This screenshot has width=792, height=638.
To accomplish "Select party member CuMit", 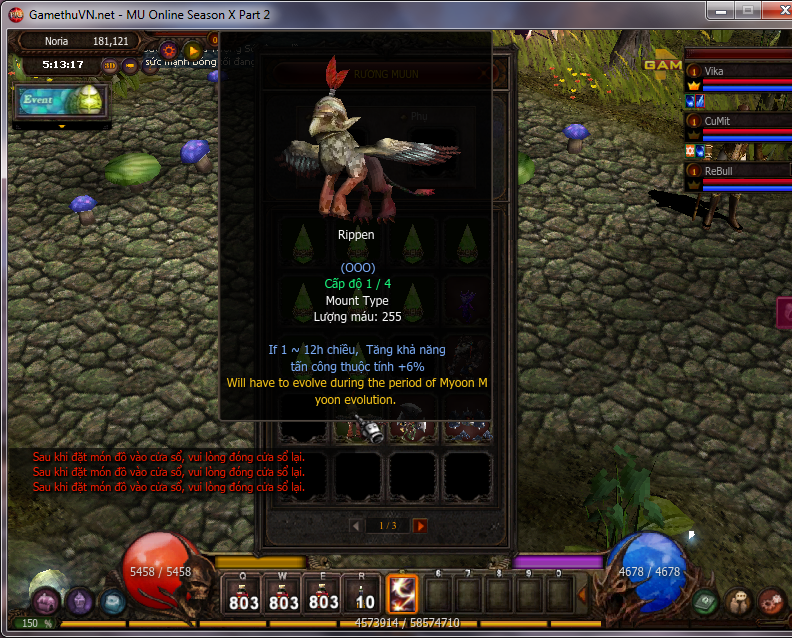I will [738, 121].
